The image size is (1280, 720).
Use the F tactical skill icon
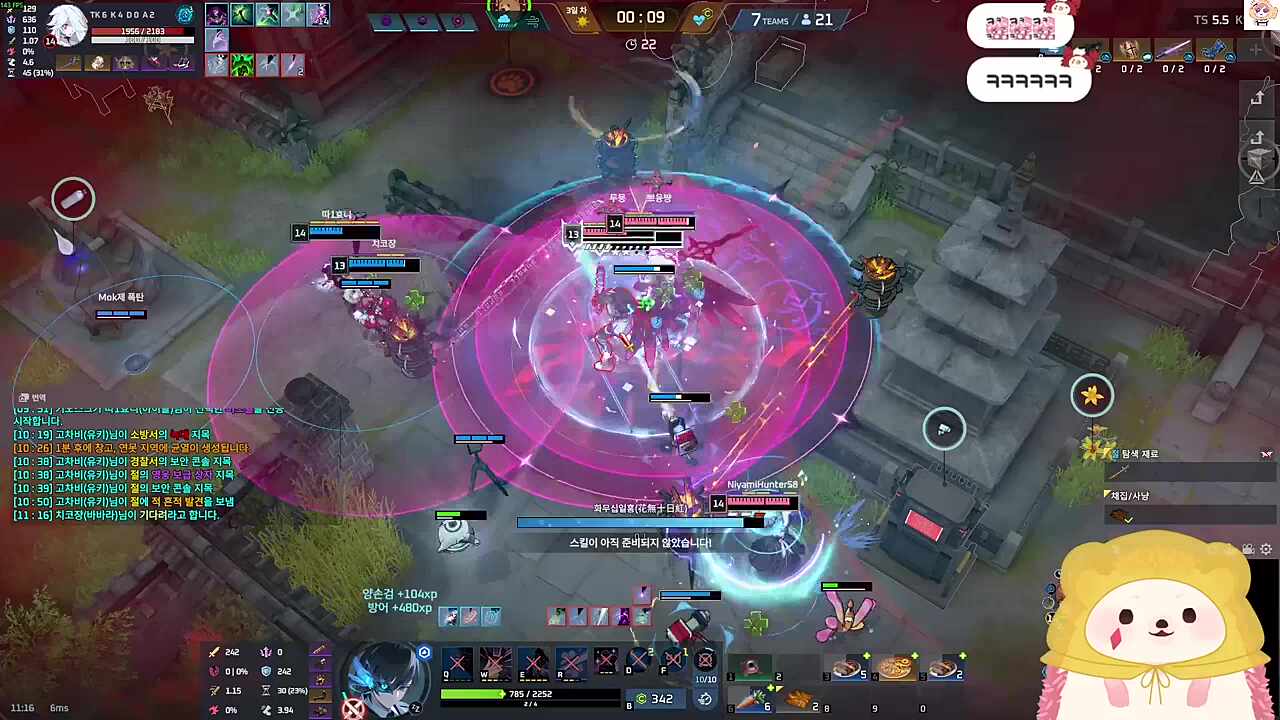point(673,660)
